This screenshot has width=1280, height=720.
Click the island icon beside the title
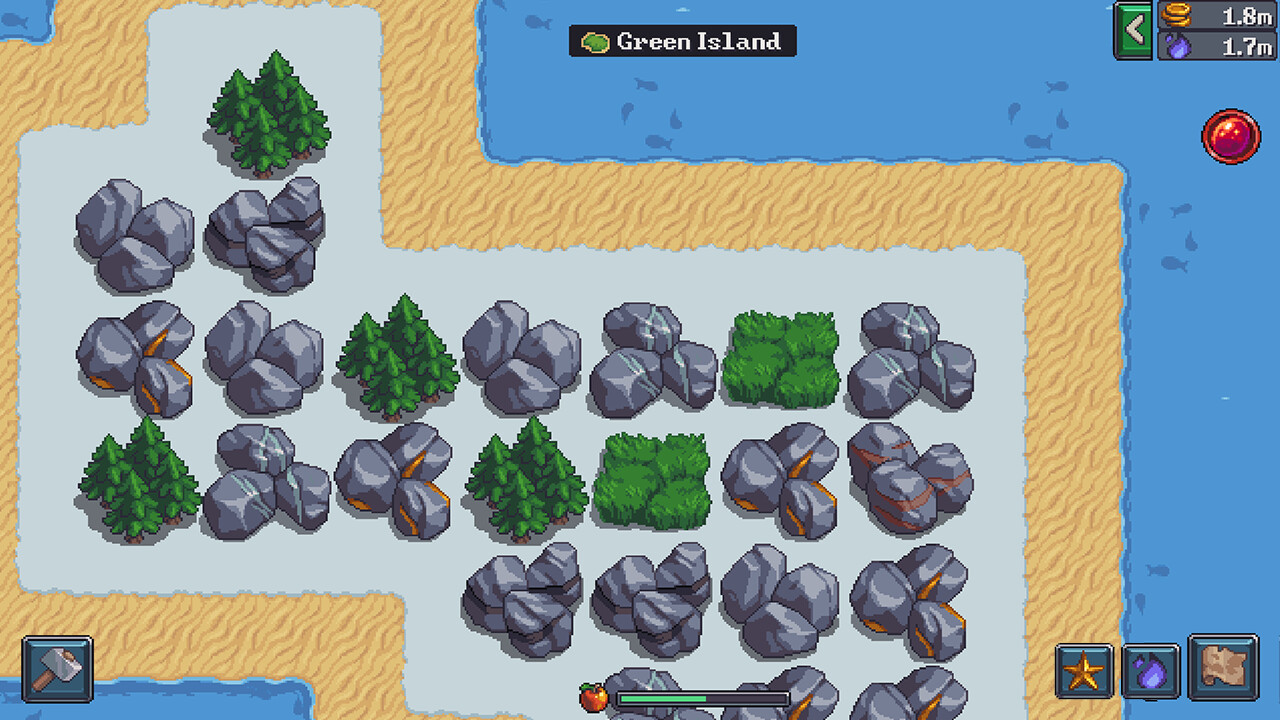pos(594,43)
